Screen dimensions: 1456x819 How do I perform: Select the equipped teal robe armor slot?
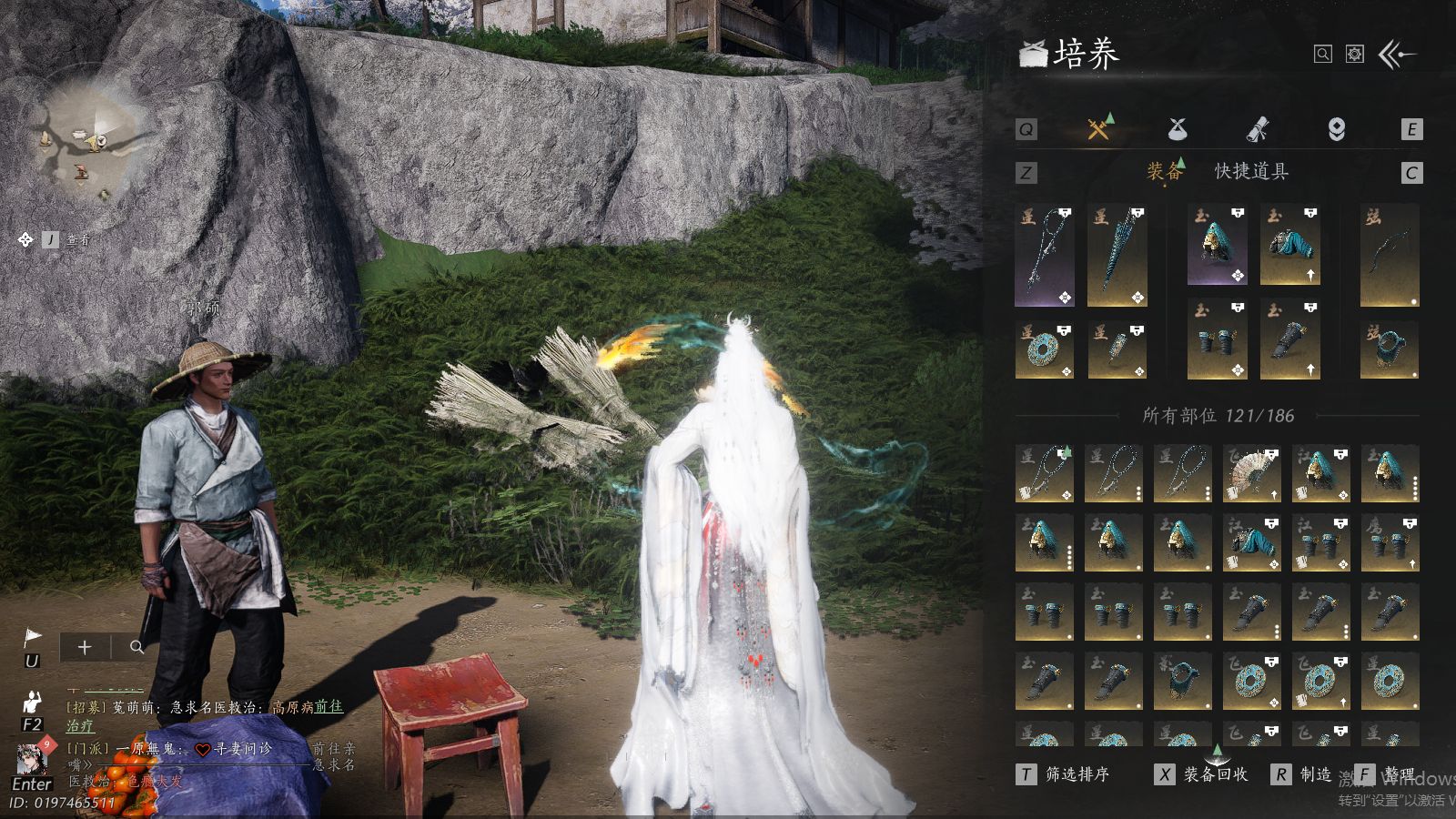[1289, 246]
